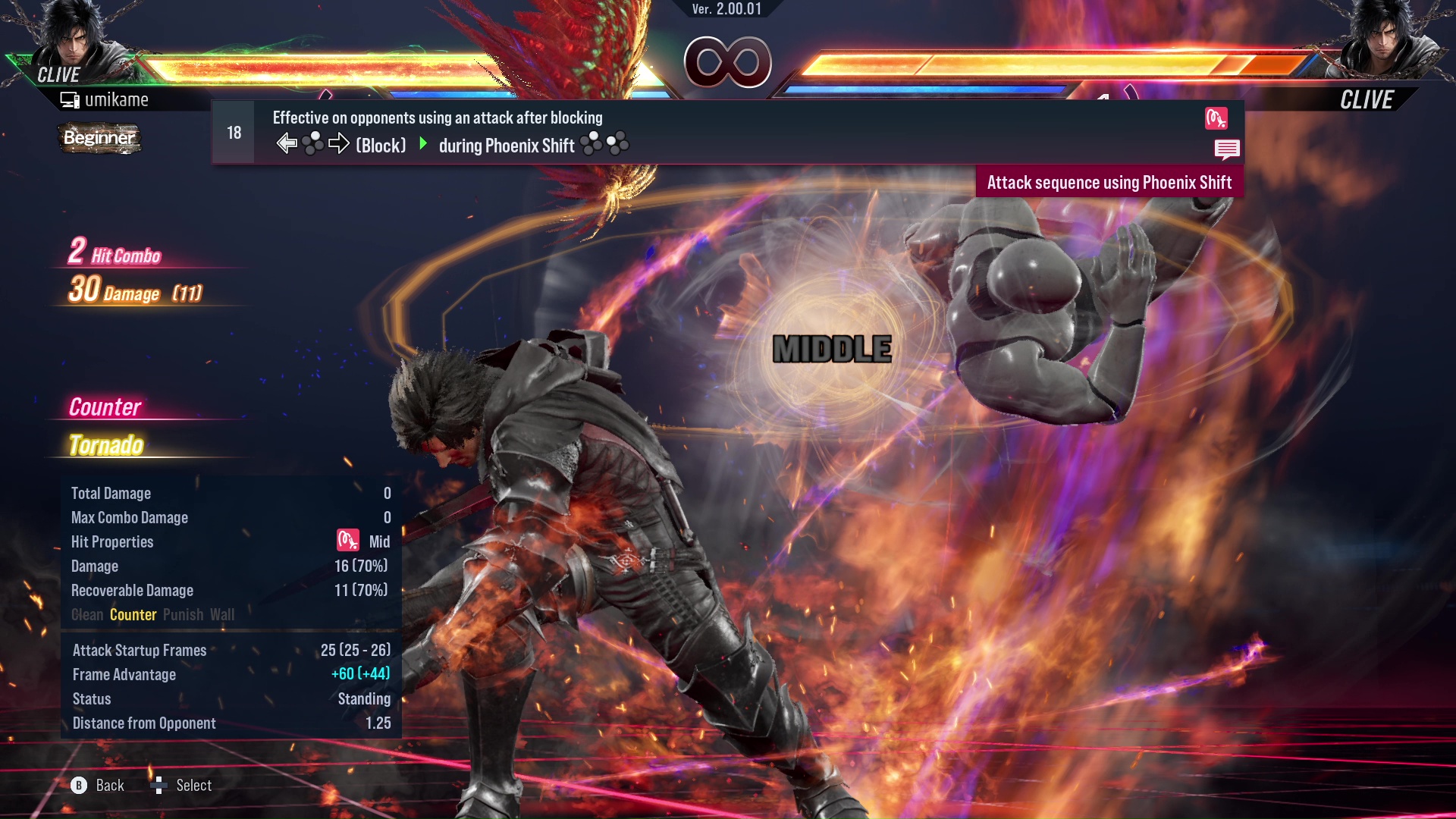Select the three-button press icon after Phoenix Shift
The height and width of the screenshot is (819, 1456).
[603, 144]
